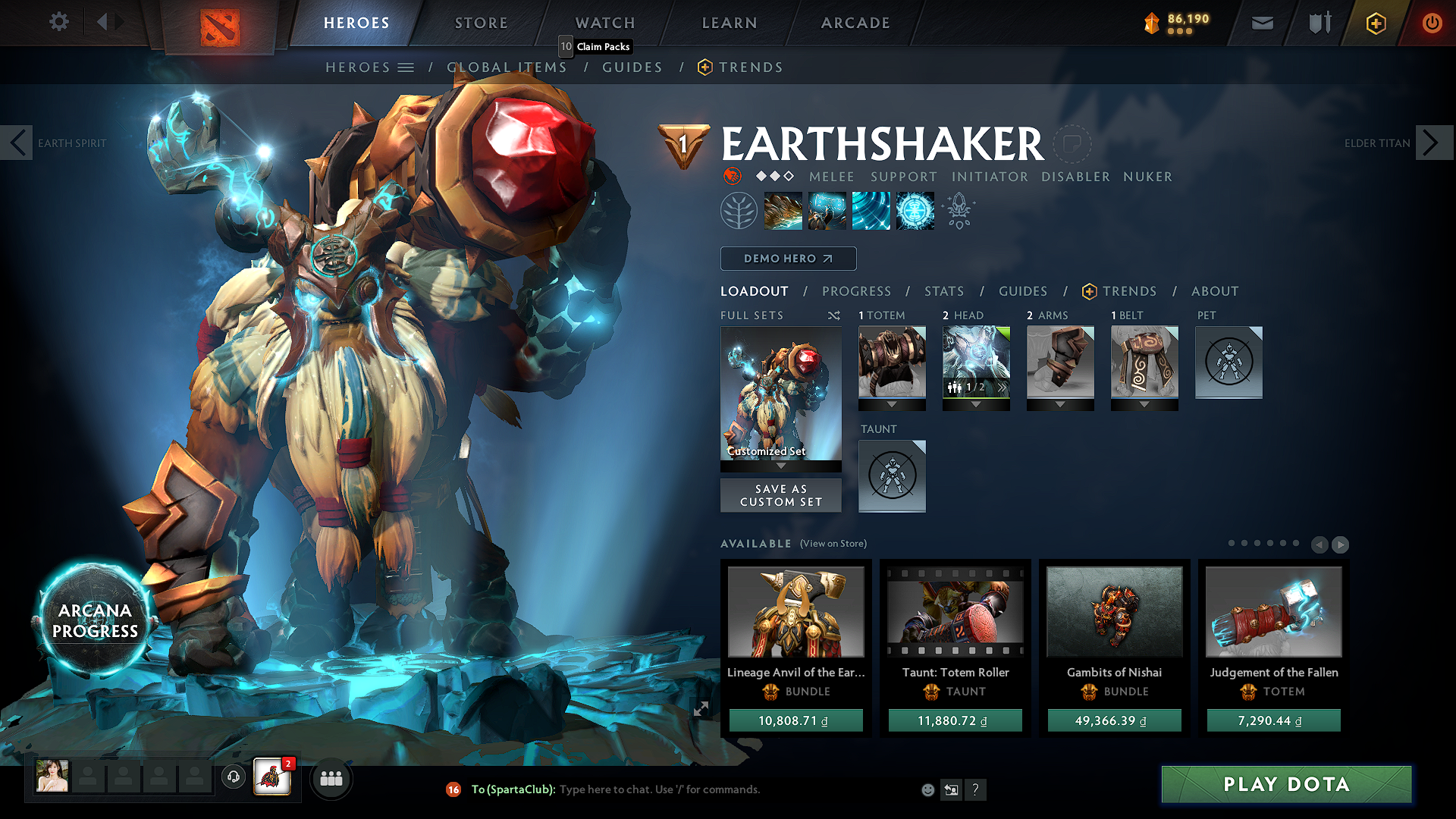Expand the Totem slot dropdown arrow
Screen dimensions: 1456x819
(892, 404)
